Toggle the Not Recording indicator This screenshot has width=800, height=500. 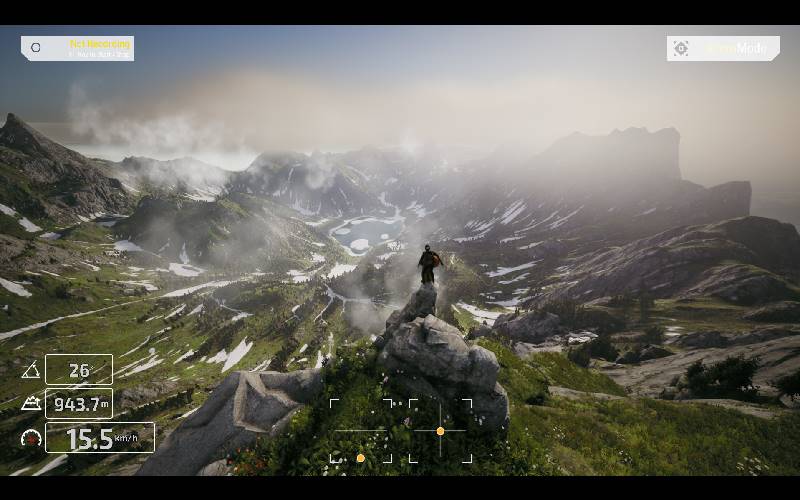[77, 48]
